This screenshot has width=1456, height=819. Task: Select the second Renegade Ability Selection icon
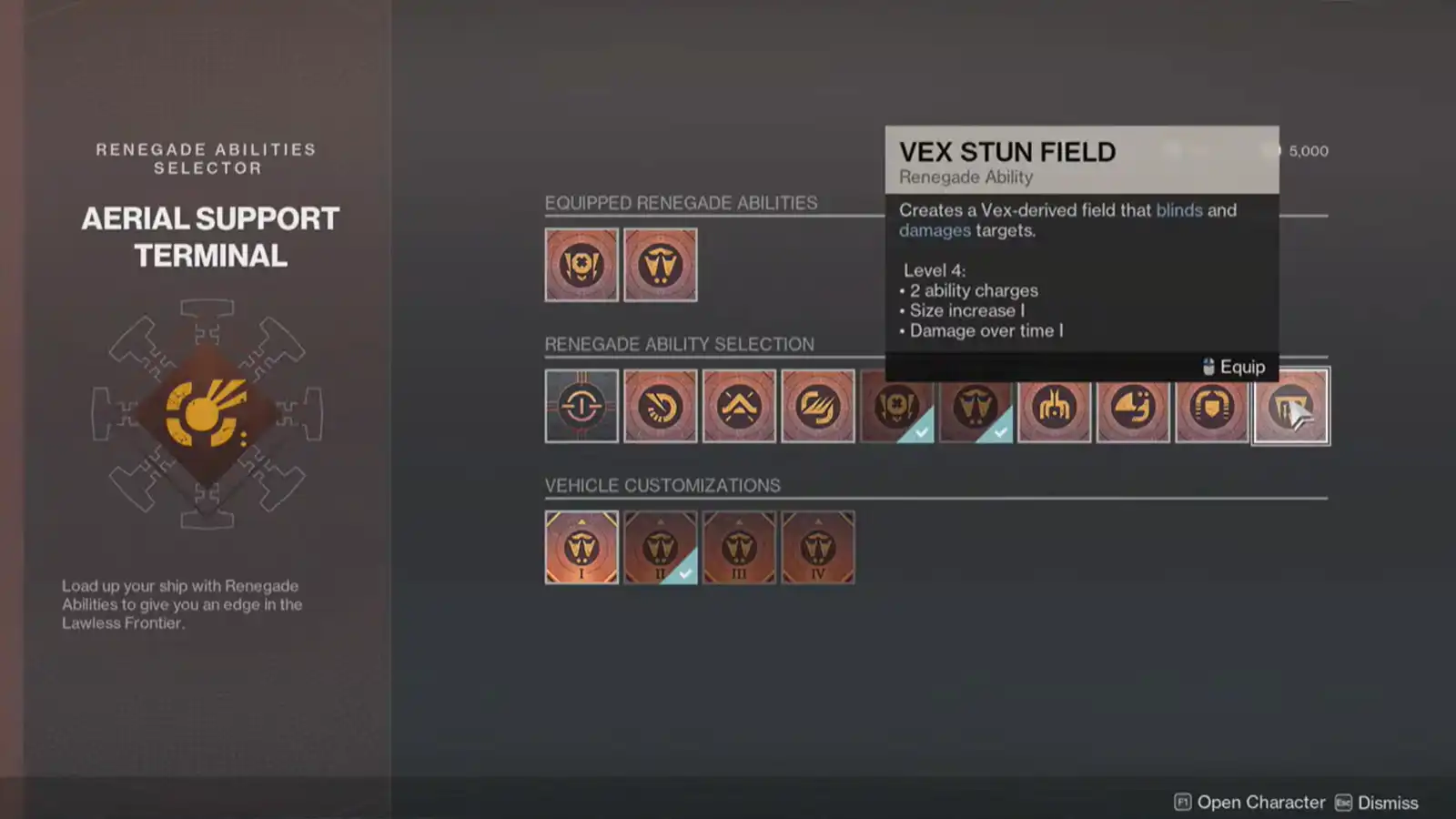pos(661,407)
